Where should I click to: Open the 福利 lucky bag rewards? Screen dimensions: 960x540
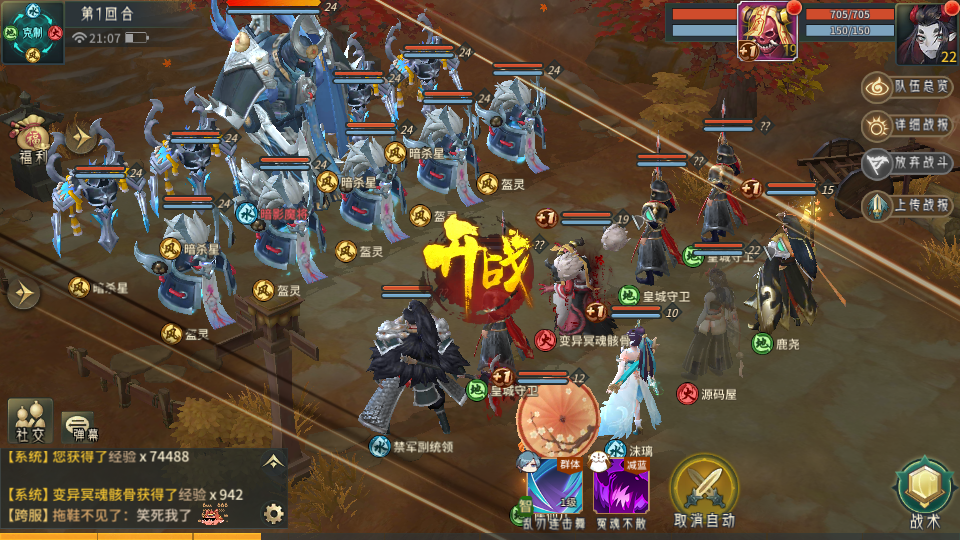(32, 138)
